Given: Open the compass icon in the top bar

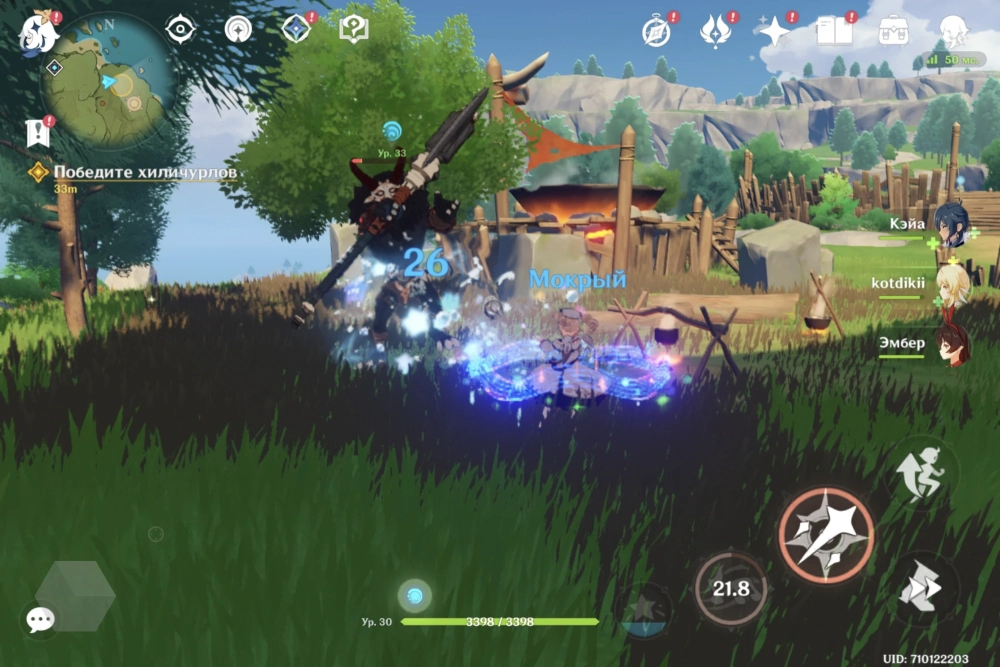Looking at the screenshot, I should 656,32.
